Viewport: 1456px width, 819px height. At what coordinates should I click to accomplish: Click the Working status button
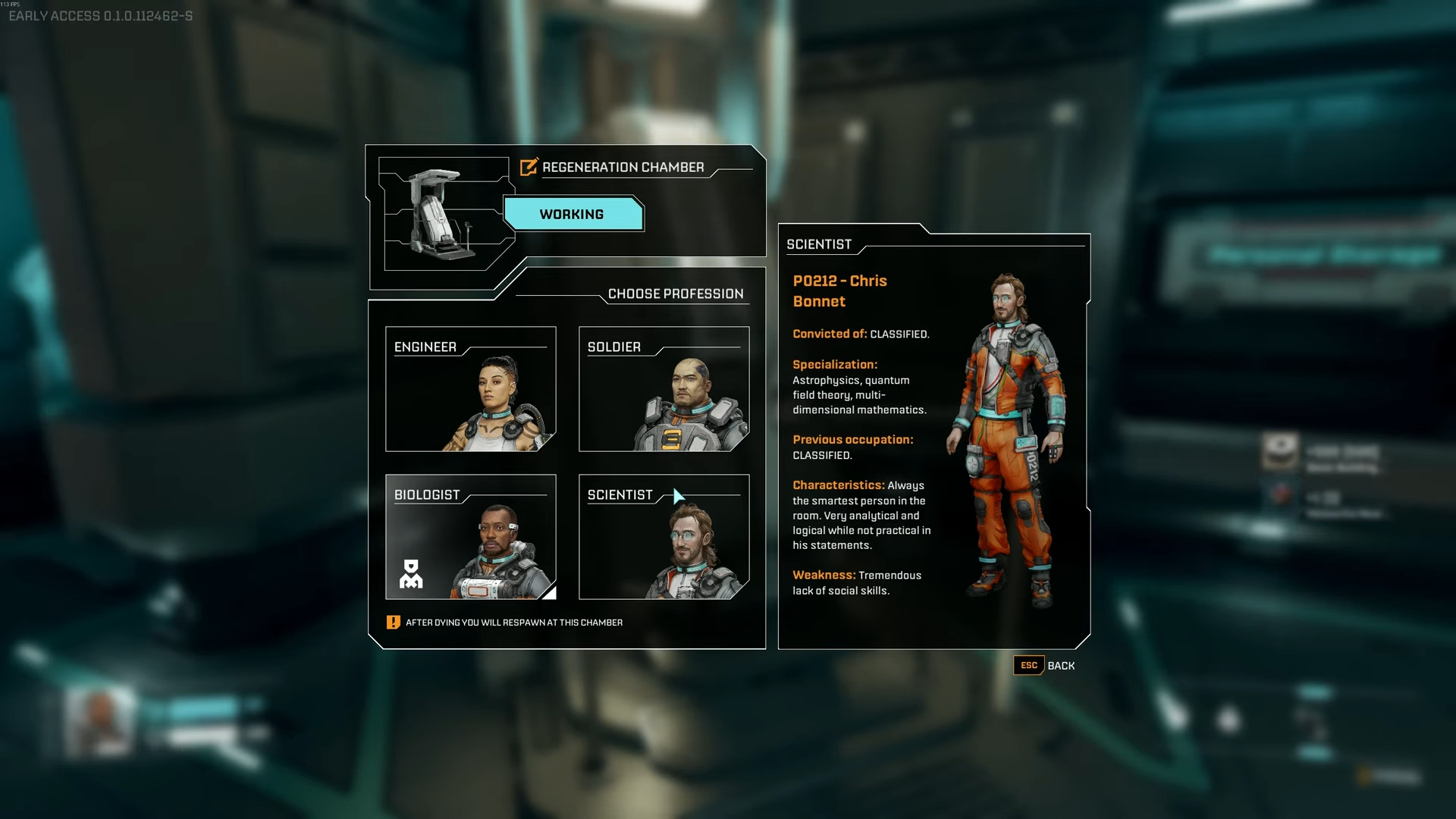pyautogui.click(x=573, y=215)
